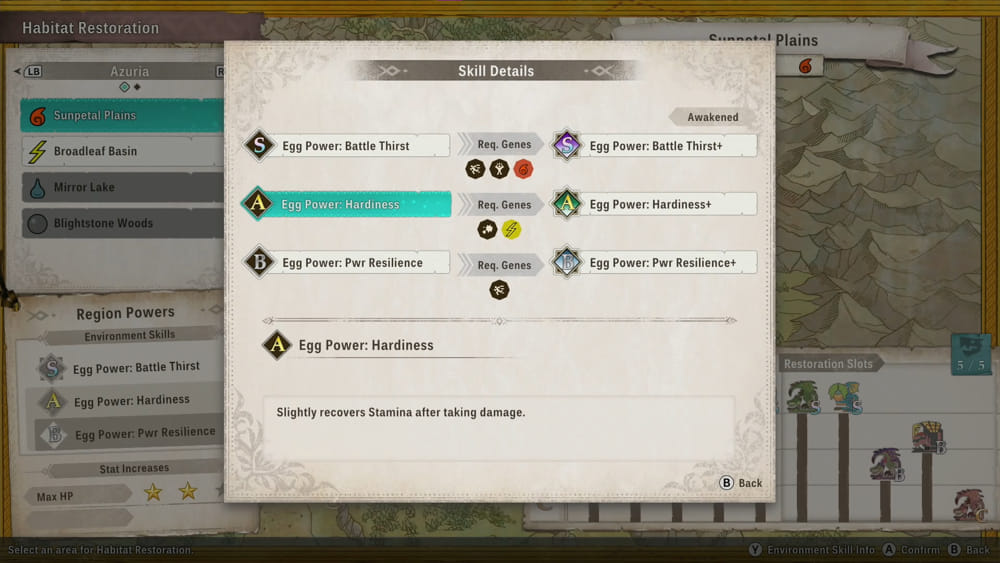Select Sunpetal Plains area
This screenshot has width=1000, height=563.
point(120,116)
